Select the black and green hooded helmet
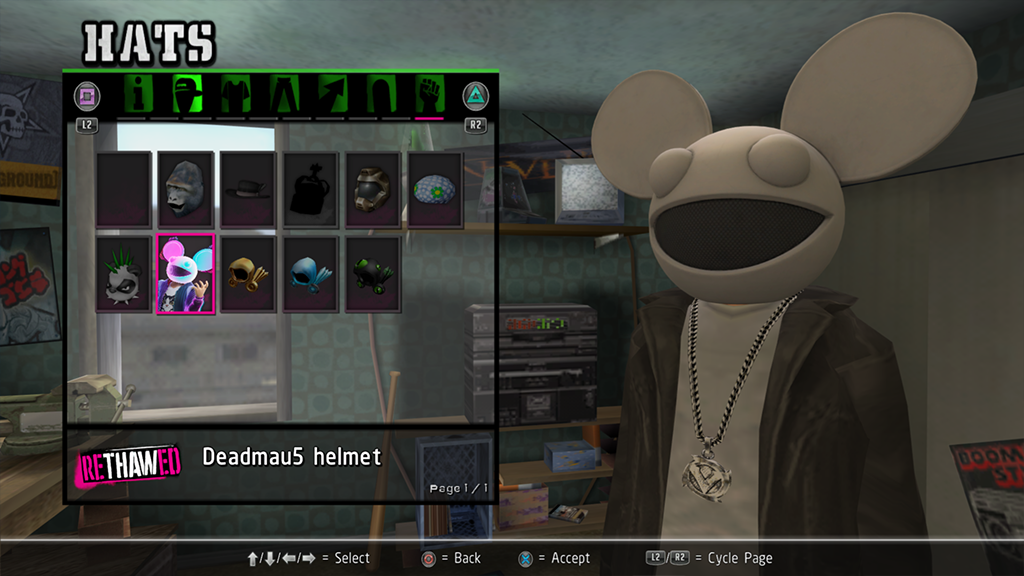The image size is (1024, 576). click(x=373, y=274)
